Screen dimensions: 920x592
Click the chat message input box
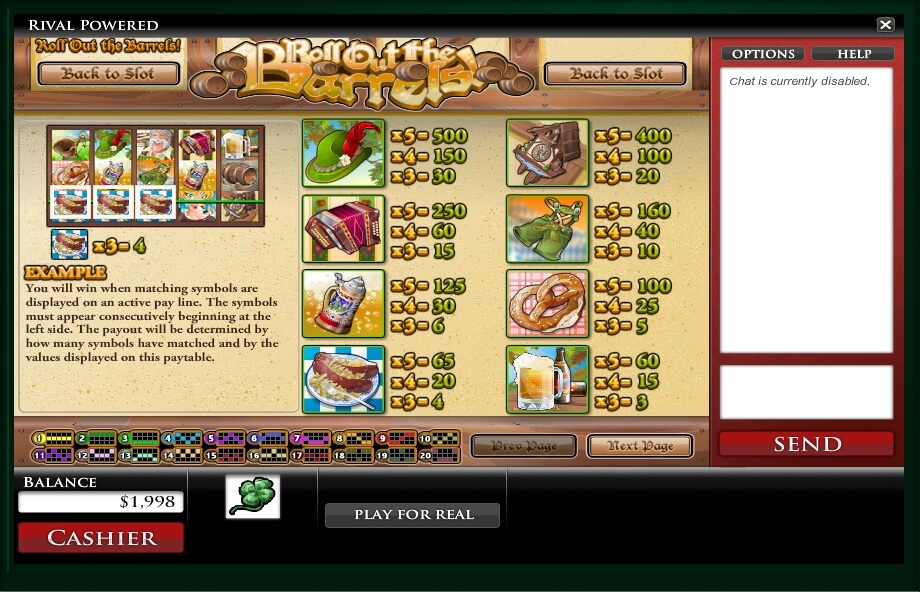pyautogui.click(x=806, y=391)
